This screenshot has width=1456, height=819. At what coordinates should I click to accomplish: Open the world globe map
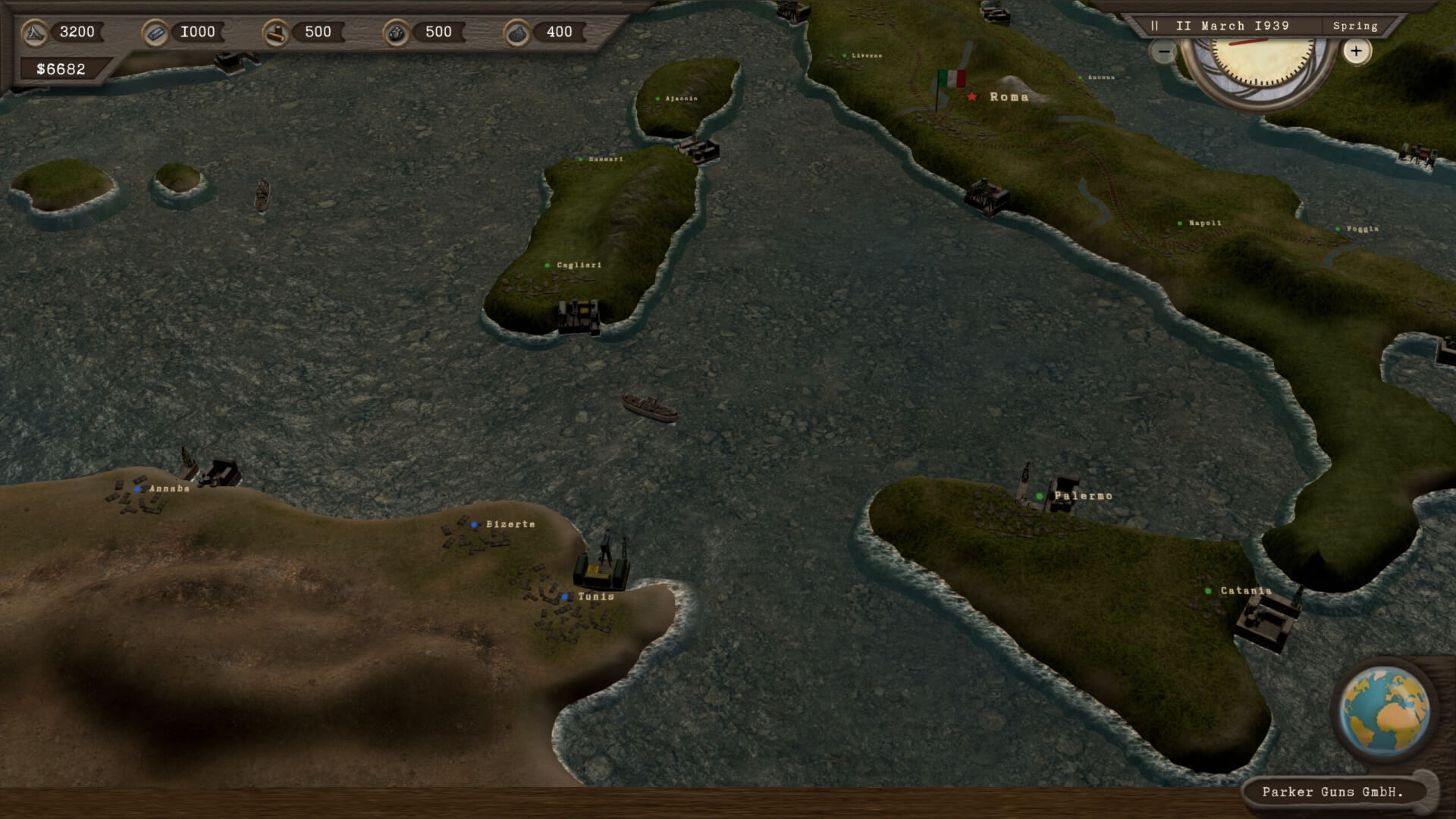click(x=1384, y=711)
